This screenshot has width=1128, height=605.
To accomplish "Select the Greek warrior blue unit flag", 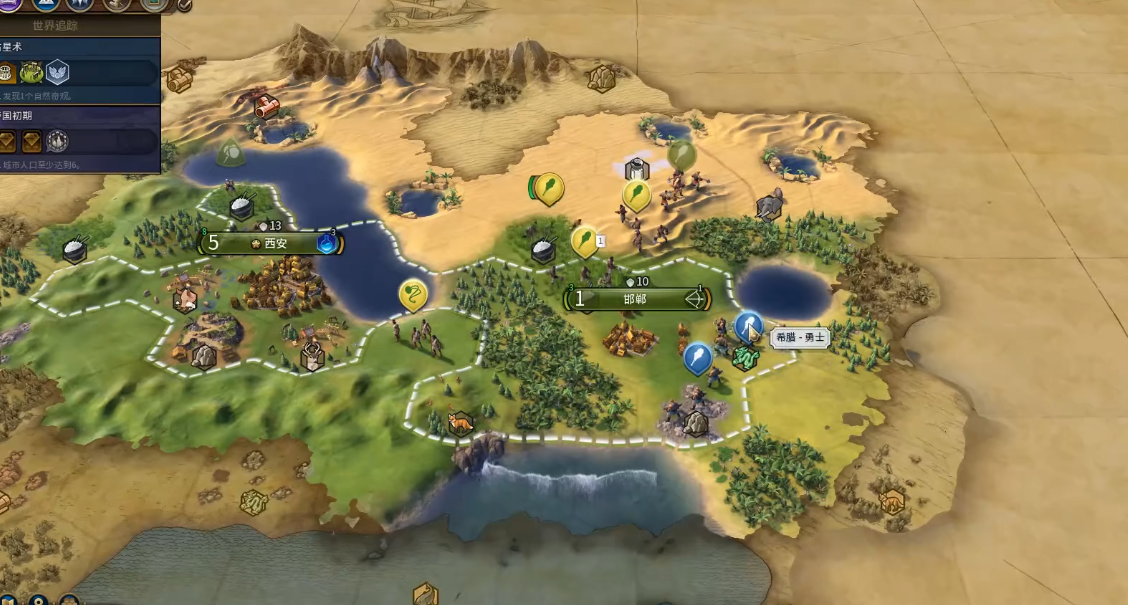I will click(x=748, y=326).
